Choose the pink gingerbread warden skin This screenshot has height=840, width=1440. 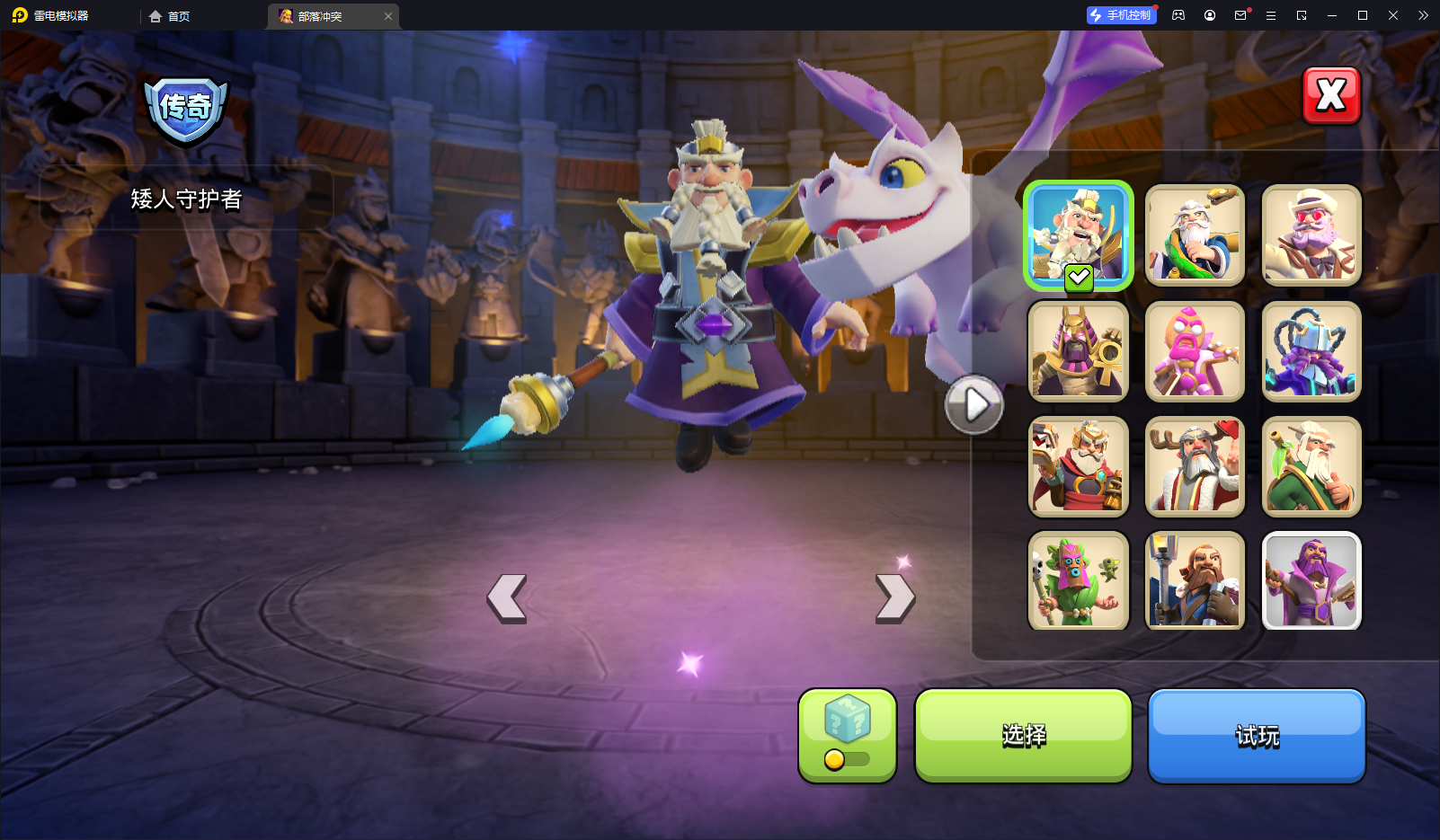tap(1195, 351)
